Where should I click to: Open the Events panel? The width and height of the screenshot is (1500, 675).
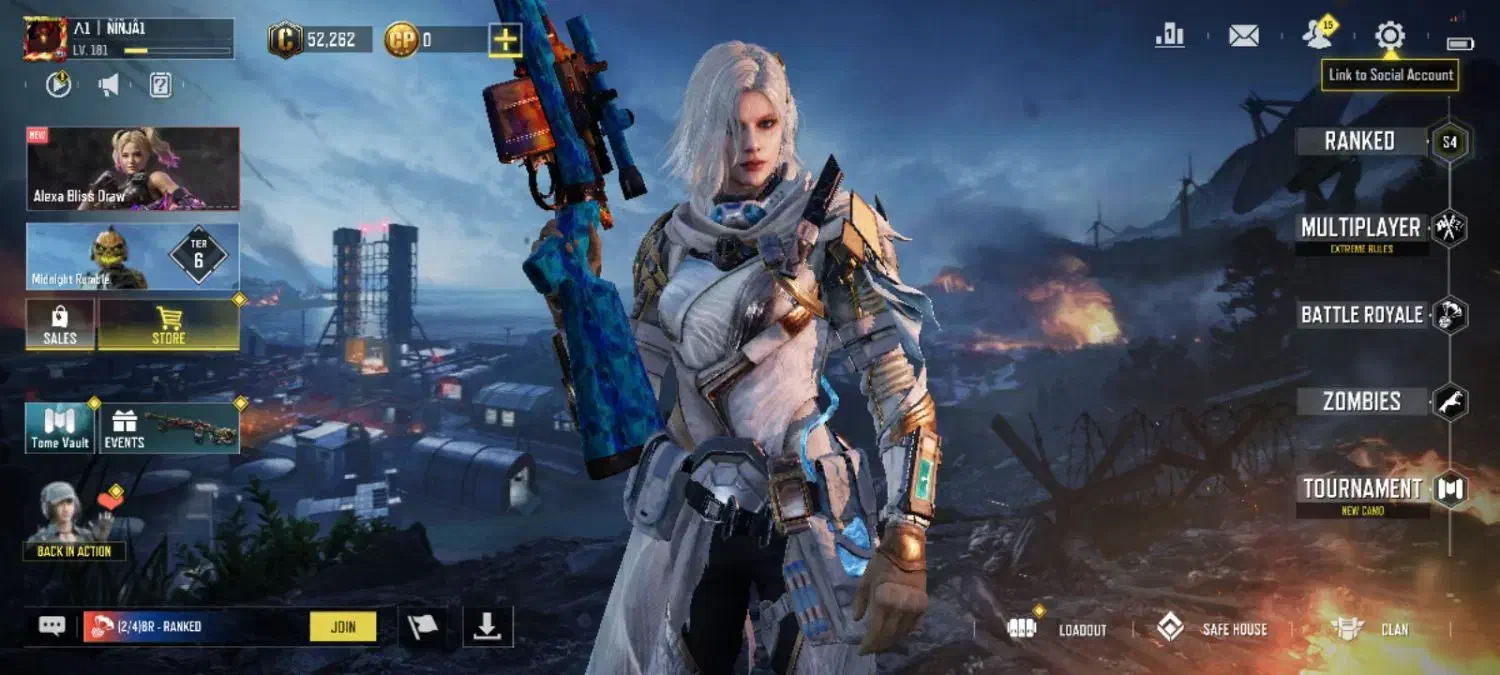[x=168, y=427]
